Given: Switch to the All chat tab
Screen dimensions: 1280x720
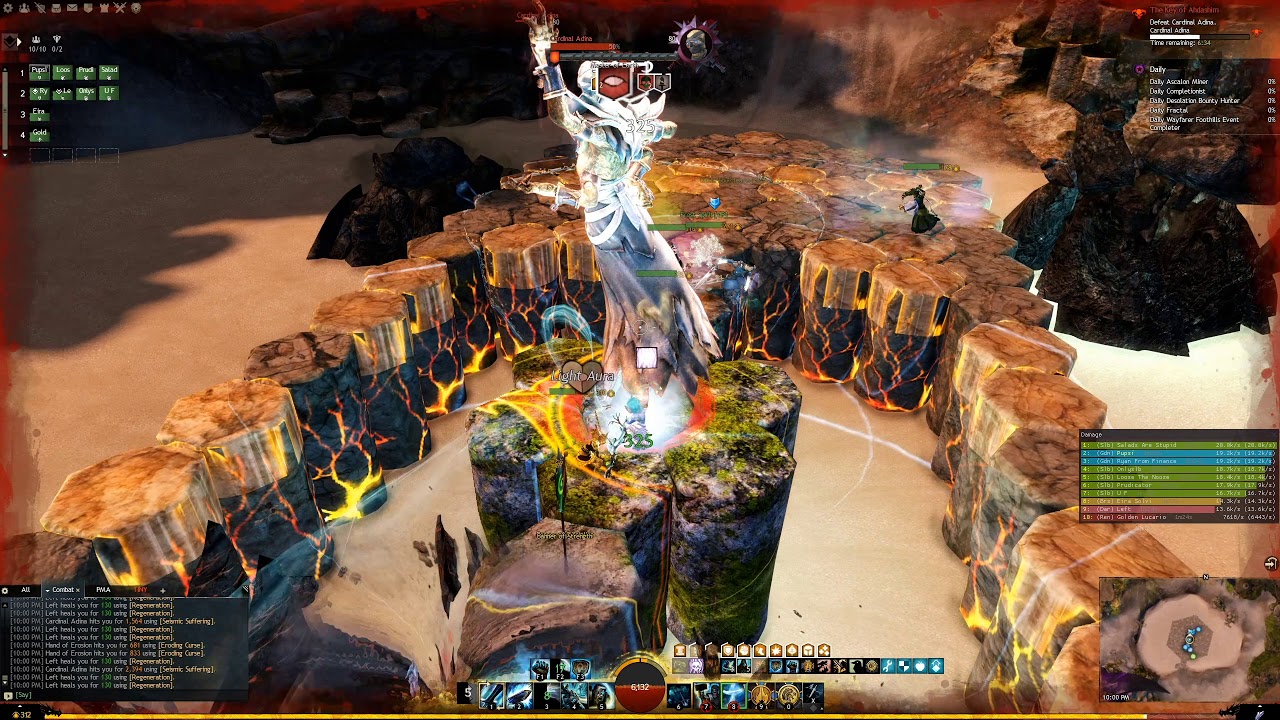Looking at the screenshot, I should (25, 590).
